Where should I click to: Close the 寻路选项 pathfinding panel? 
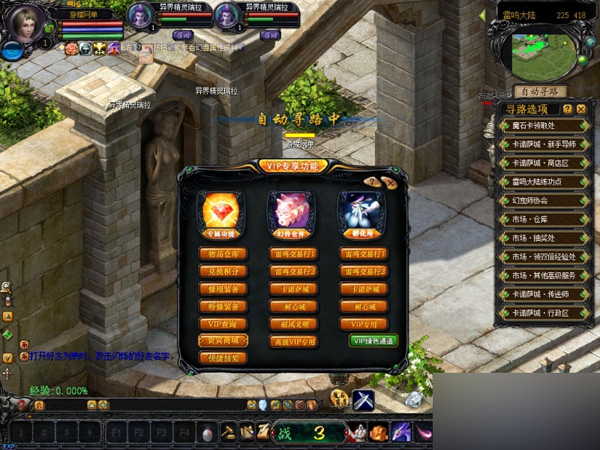point(581,108)
